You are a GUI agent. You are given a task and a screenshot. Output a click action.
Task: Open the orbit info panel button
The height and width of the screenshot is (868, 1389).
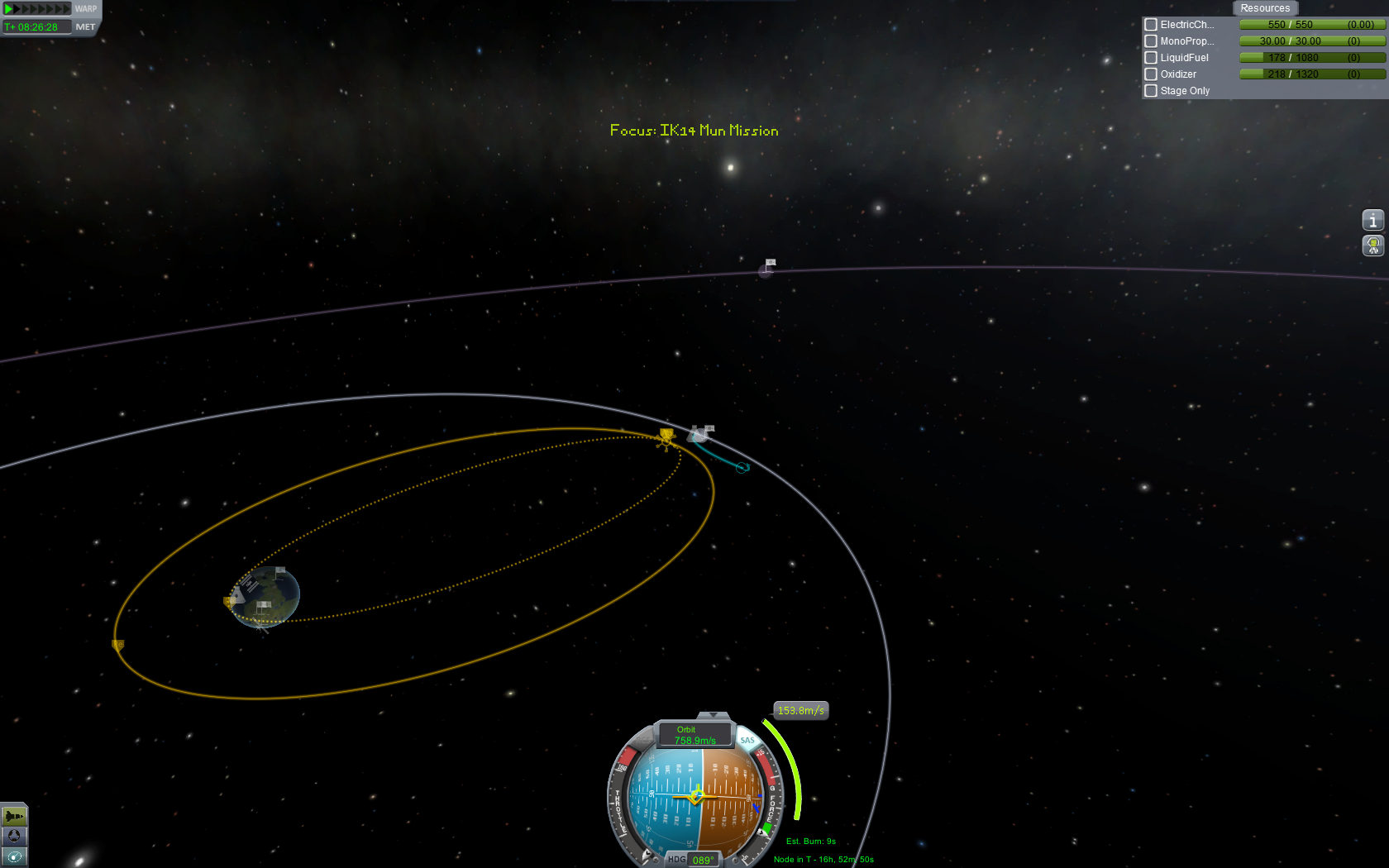pos(1372,220)
